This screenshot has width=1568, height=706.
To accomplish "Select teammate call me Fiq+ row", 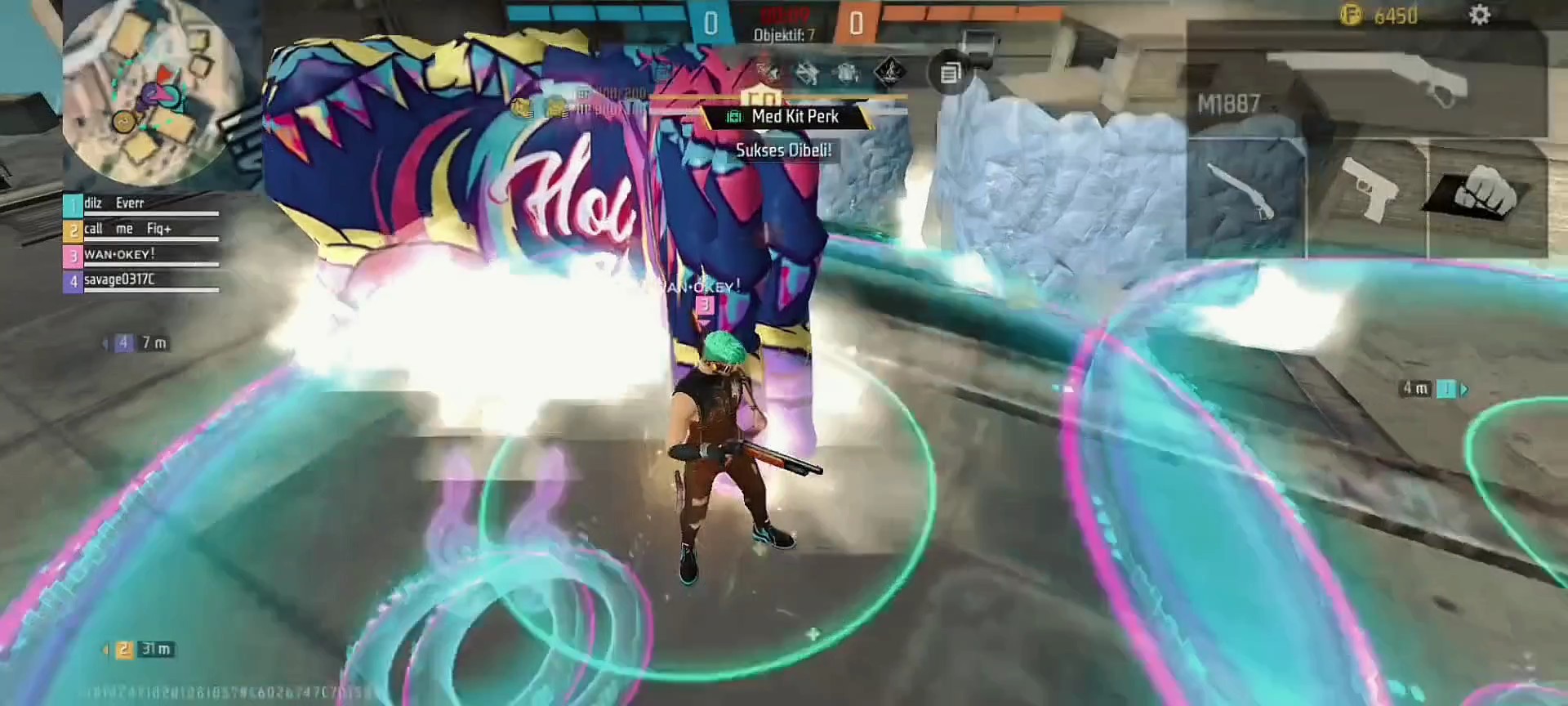I will coord(140,230).
